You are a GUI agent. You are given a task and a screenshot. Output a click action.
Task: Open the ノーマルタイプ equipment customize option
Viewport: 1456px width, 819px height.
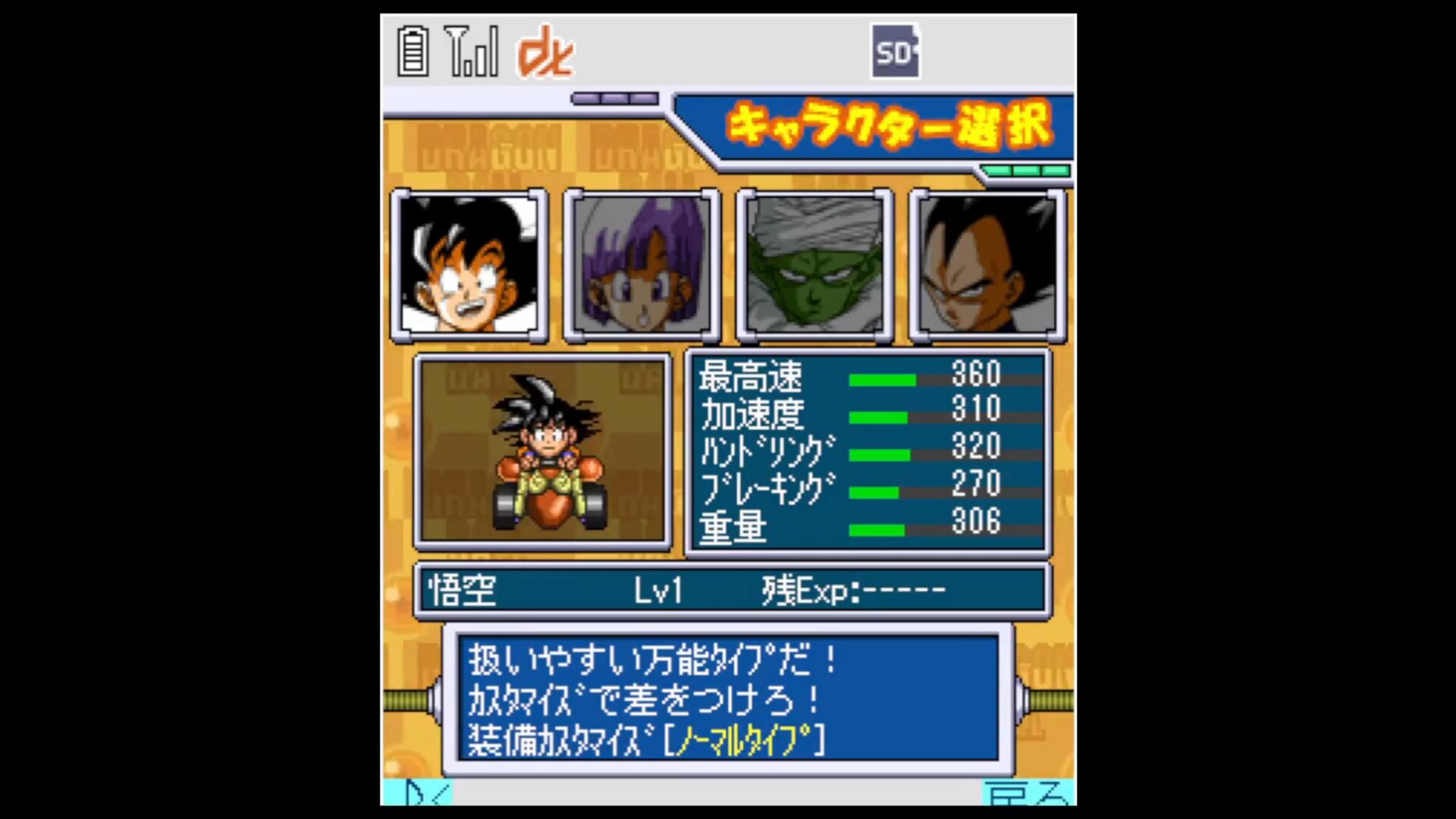pyautogui.click(x=743, y=740)
